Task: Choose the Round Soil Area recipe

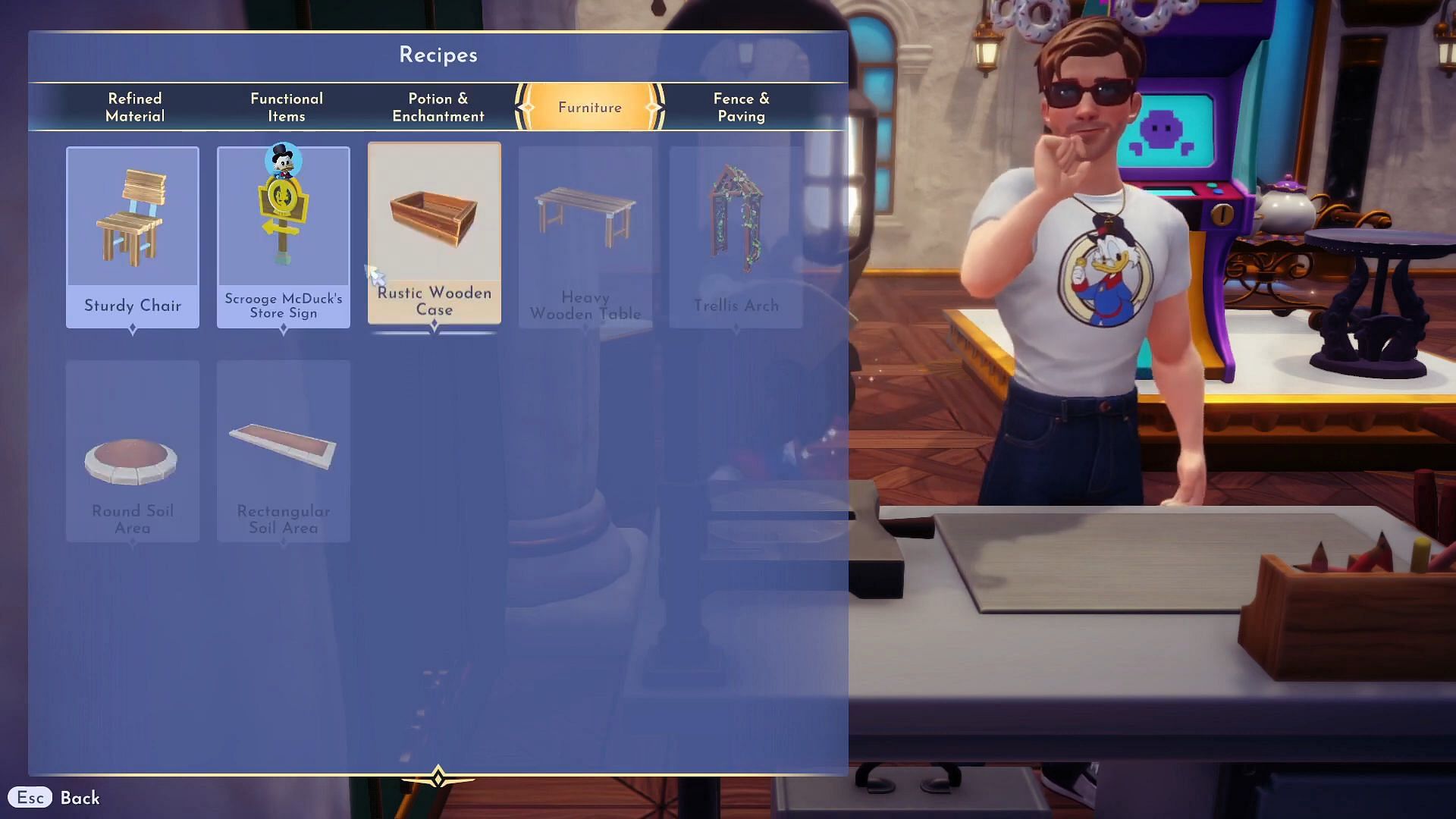Action: tap(133, 450)
